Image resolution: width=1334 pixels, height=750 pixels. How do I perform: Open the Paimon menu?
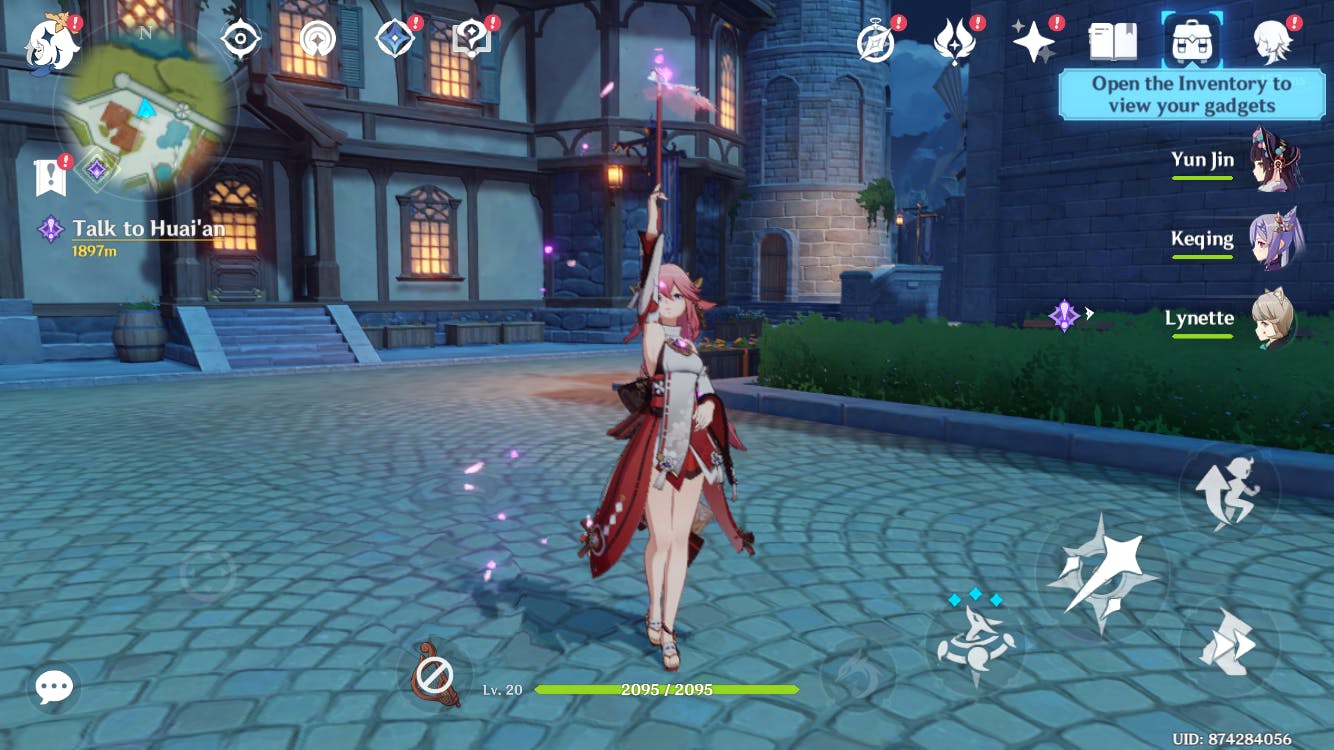coord(52,42)
